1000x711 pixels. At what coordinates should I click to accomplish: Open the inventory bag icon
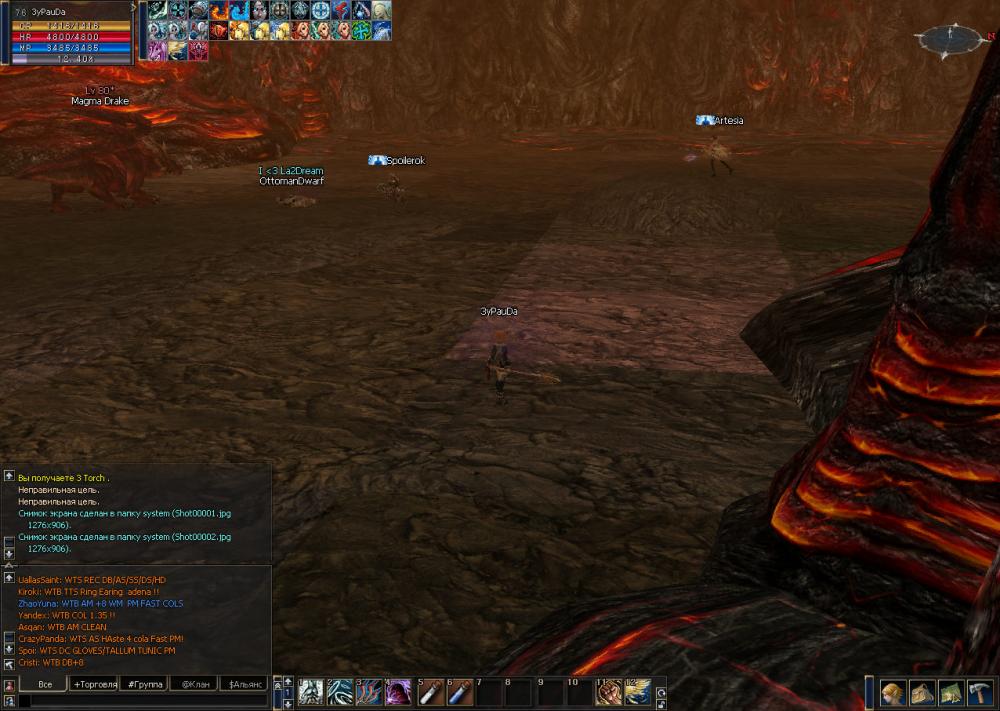(921, 692)
